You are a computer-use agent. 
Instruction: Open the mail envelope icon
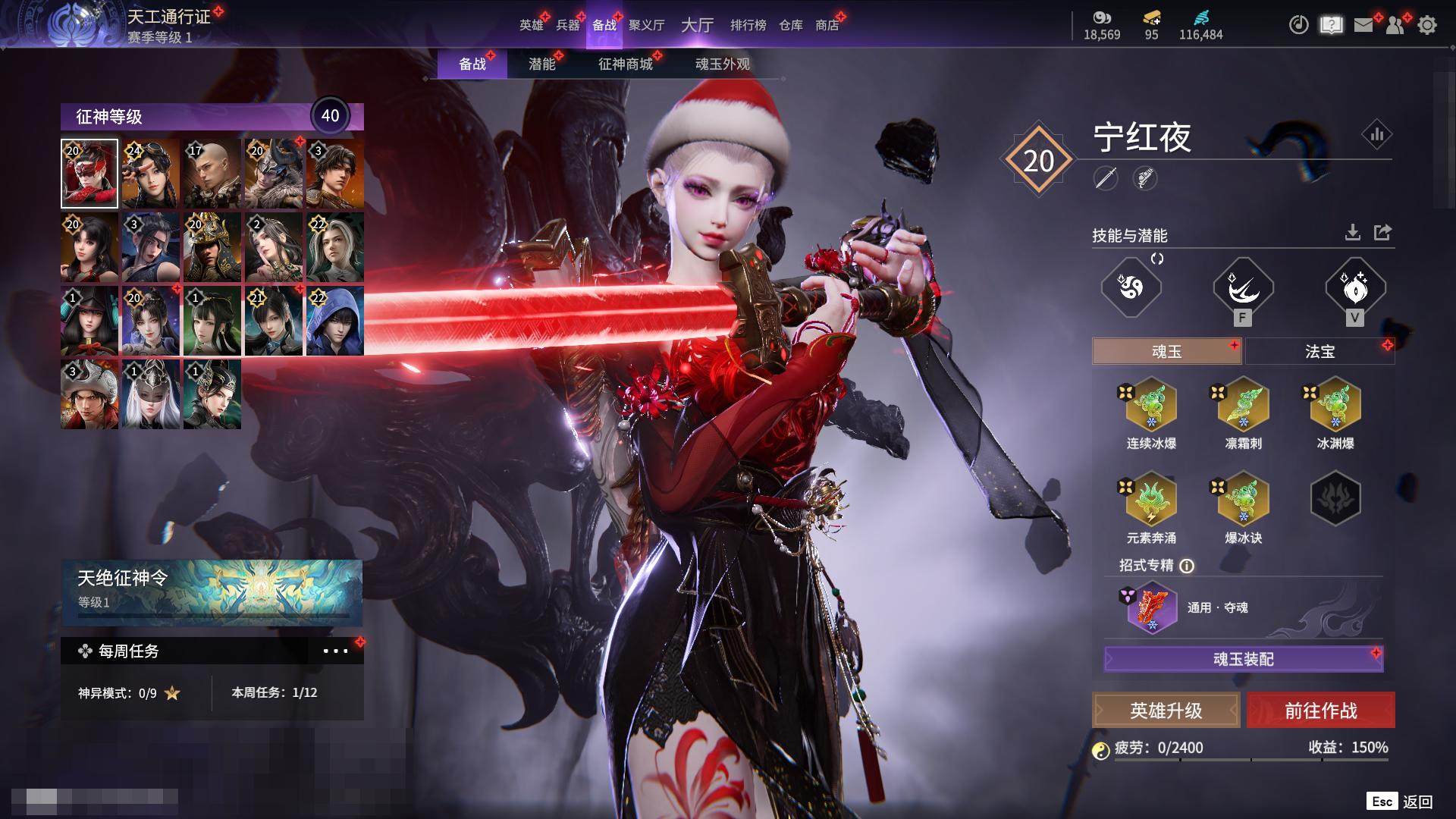click(1363, 25)
